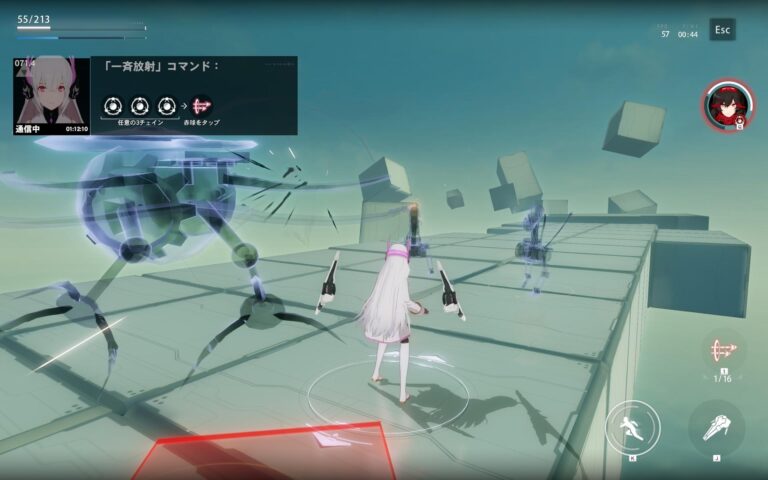Switch to the red-haired teammate portrait
This screenshot has width=768, height=480.
pyautogui.click(x=722, y=104)
